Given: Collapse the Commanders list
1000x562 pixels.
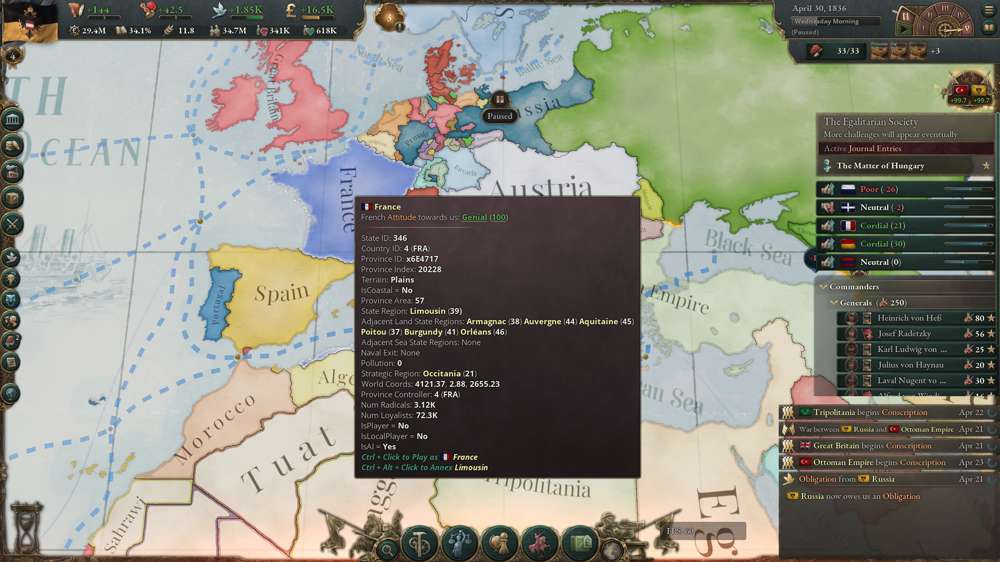Looking at the screenshot, I should click(x=821, y=287).
